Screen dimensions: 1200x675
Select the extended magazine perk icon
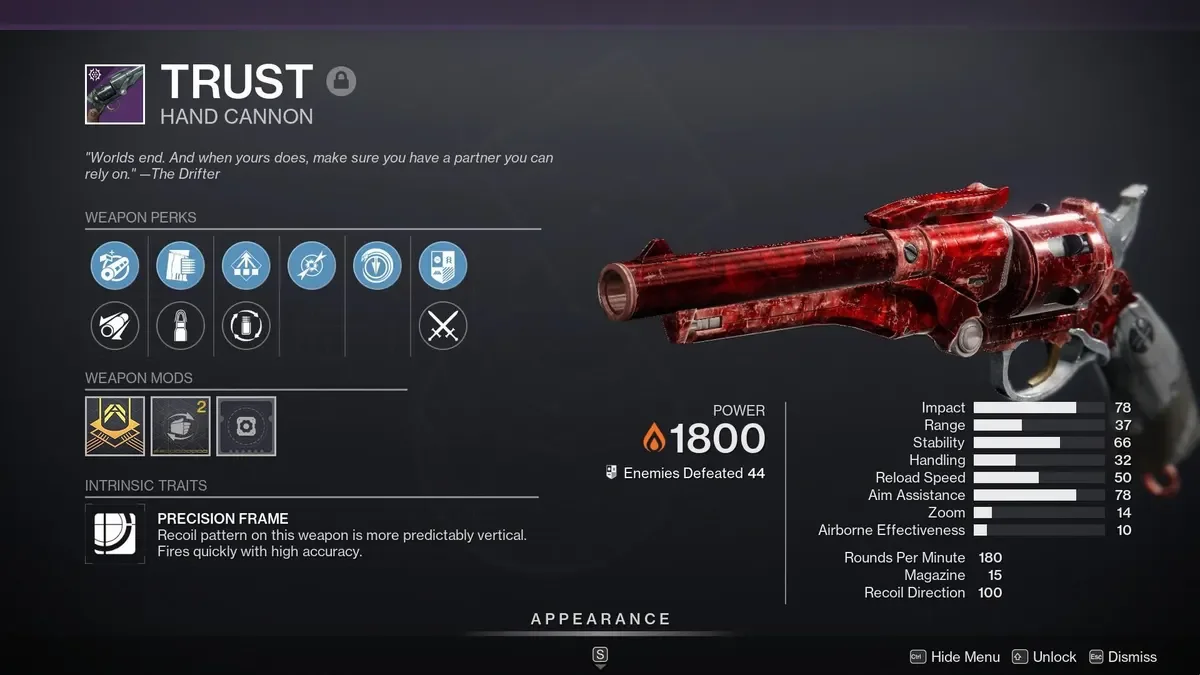point(181,266)
